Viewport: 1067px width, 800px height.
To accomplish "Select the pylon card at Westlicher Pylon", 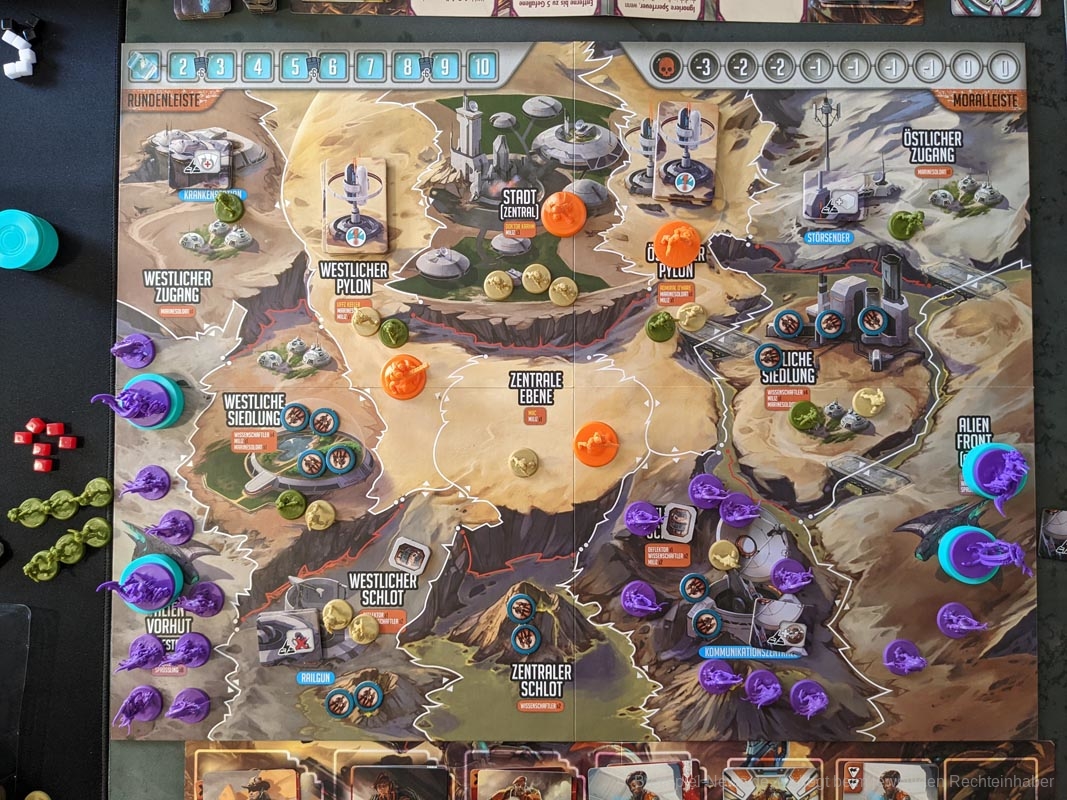I will [354, 204].
